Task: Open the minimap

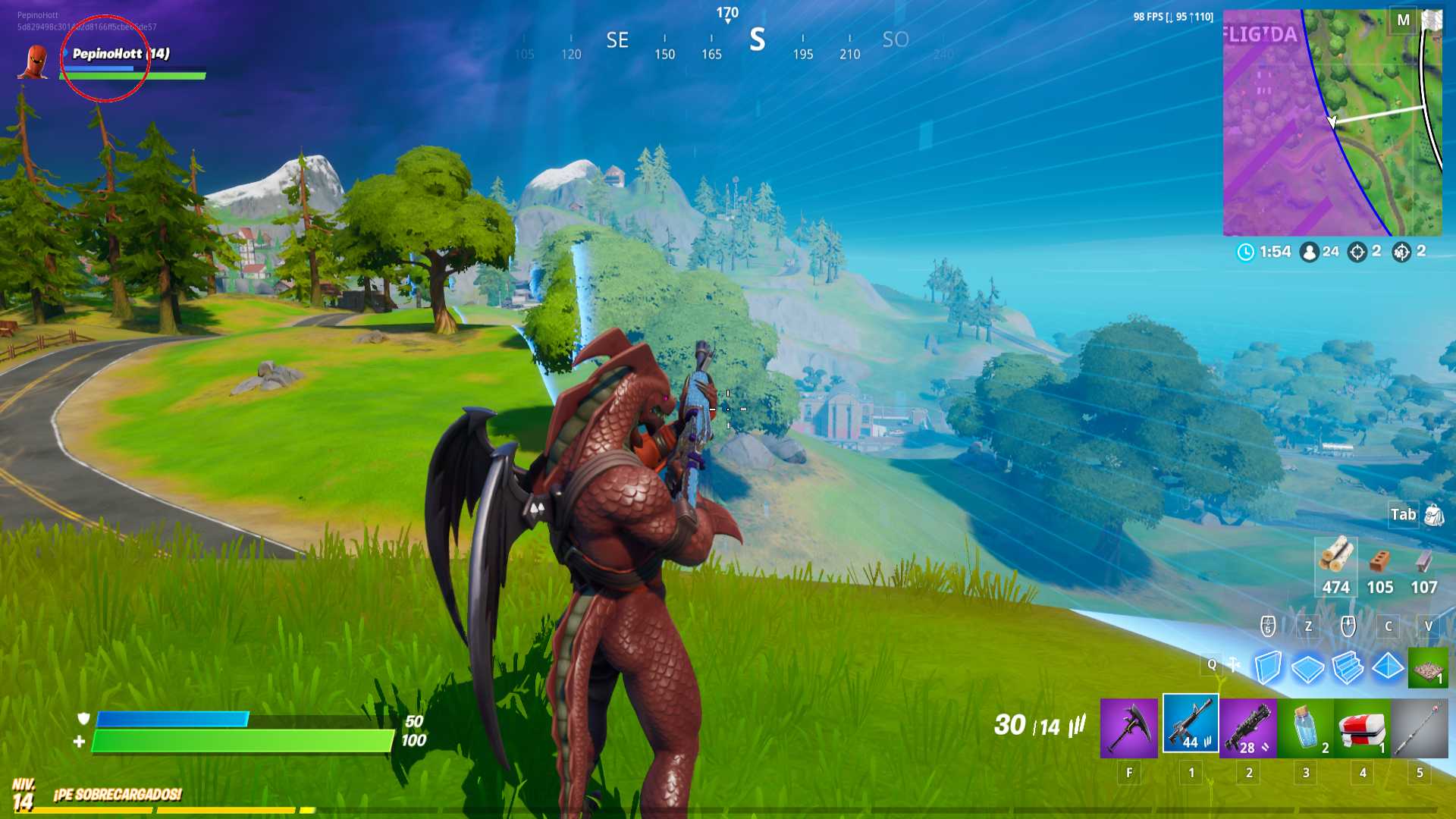Action: (1332, 123)
